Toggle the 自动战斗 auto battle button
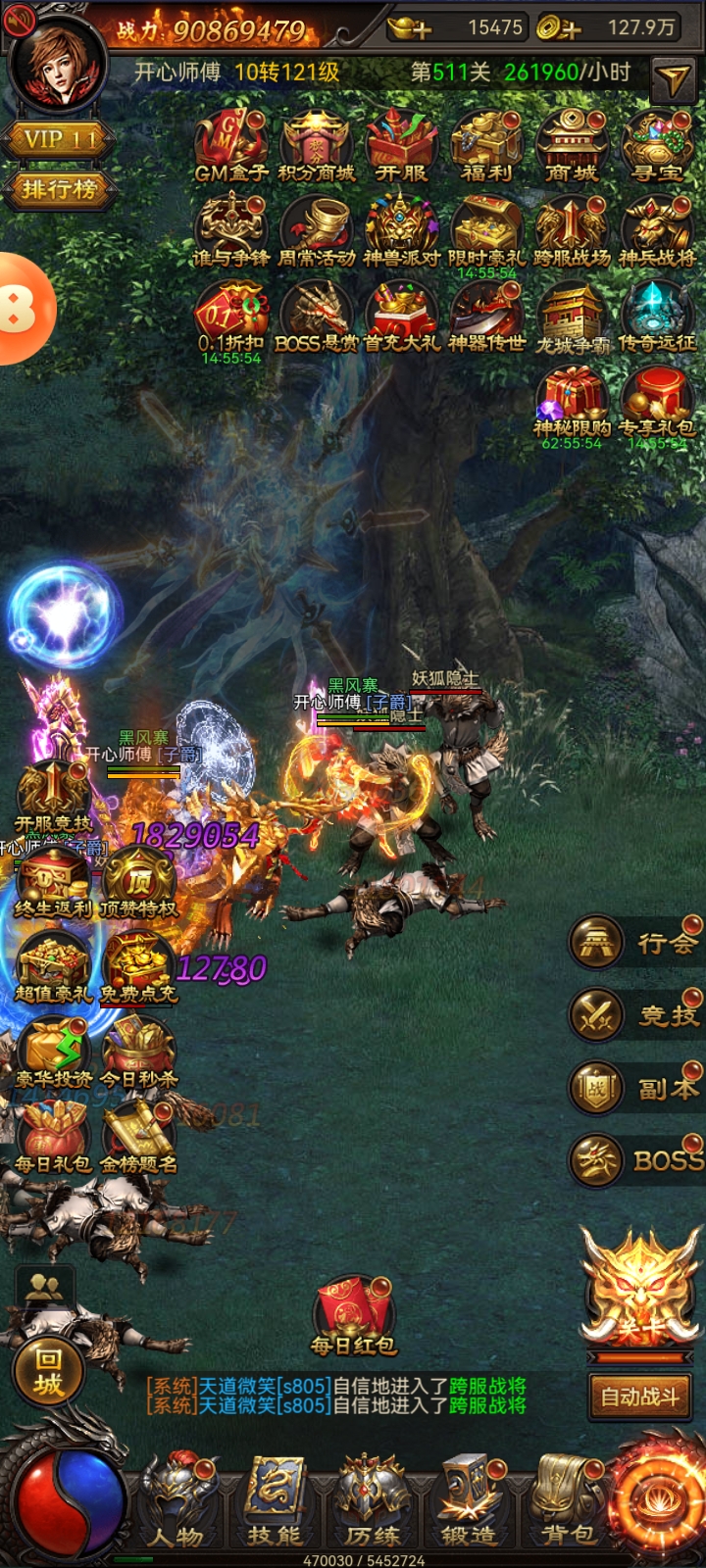 tap(640, 1396)
